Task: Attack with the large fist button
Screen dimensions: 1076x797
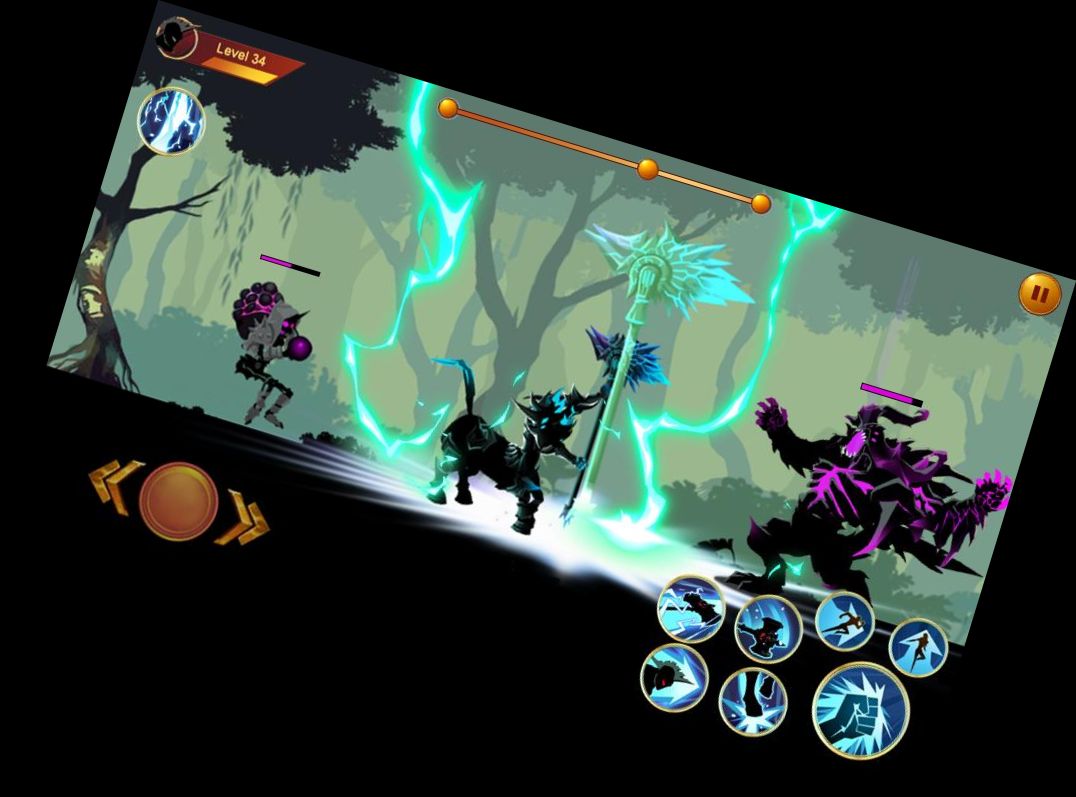Action: (x=860, y=710)
